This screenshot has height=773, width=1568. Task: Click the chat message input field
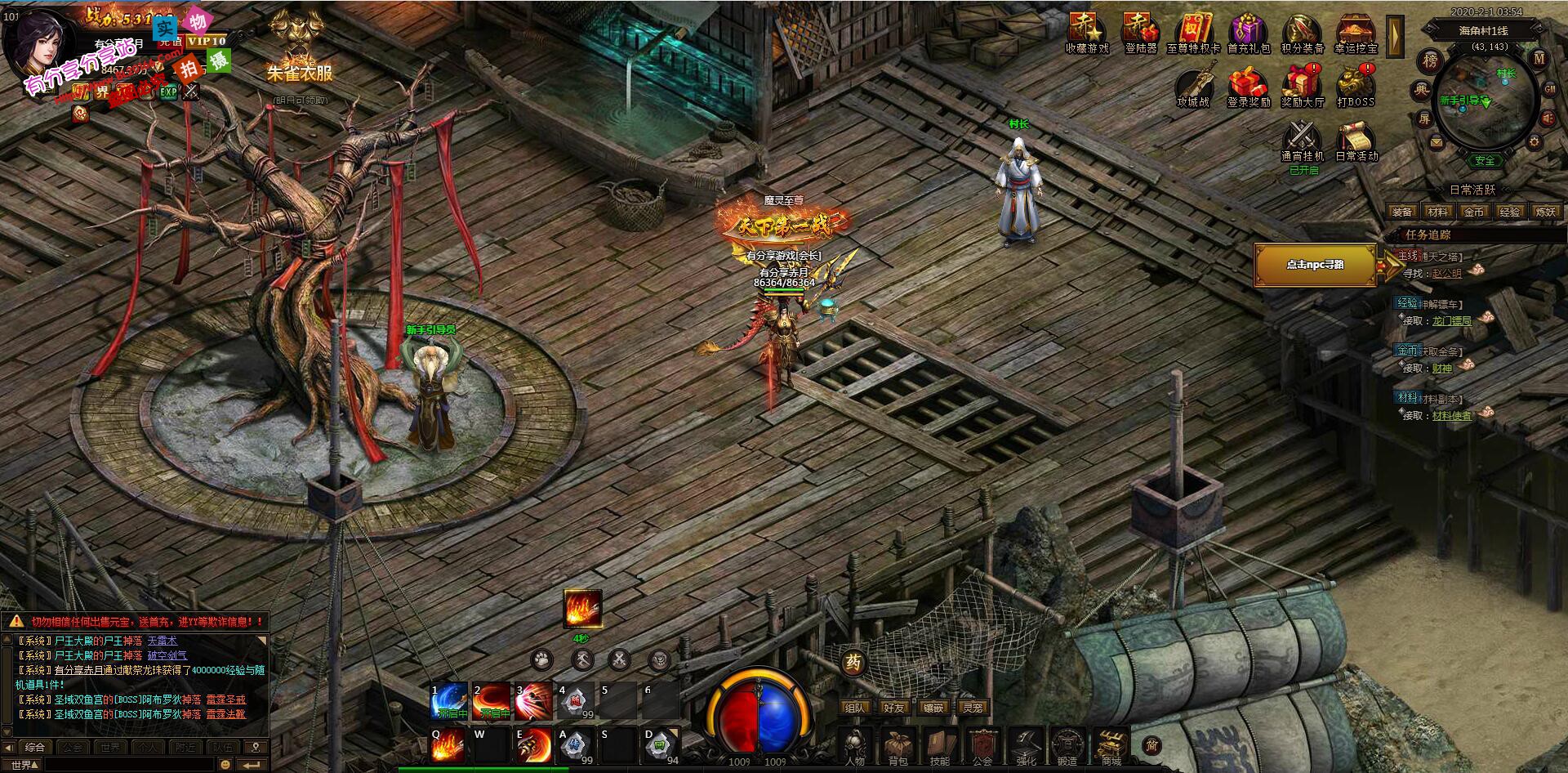(127, 765)
